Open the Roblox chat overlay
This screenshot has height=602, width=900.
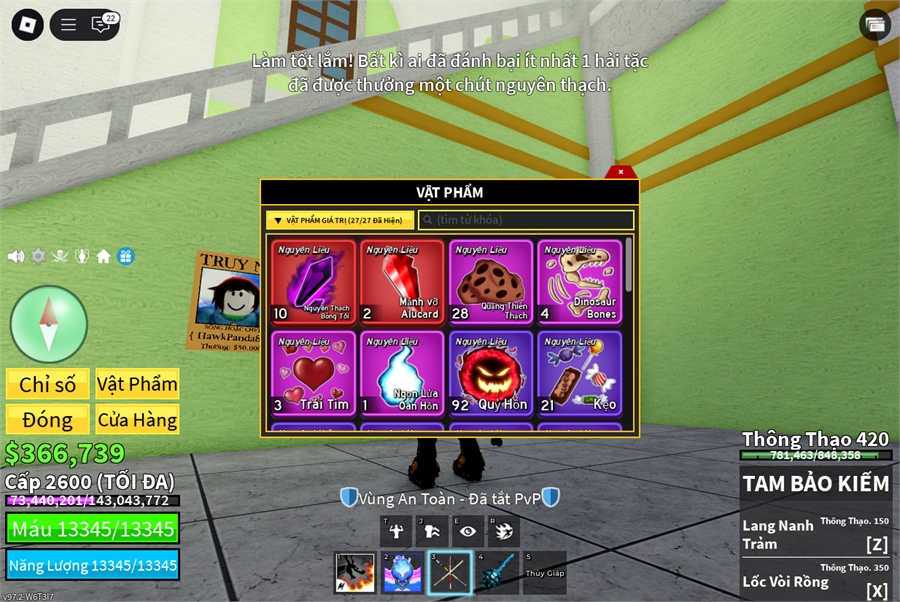101,25
